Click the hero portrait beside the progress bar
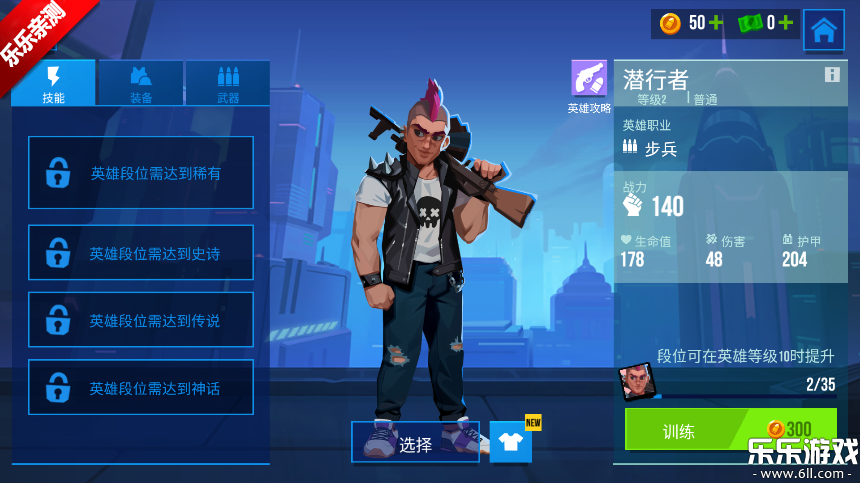Viewport: 860px width, 483px height. pos(634,381)
